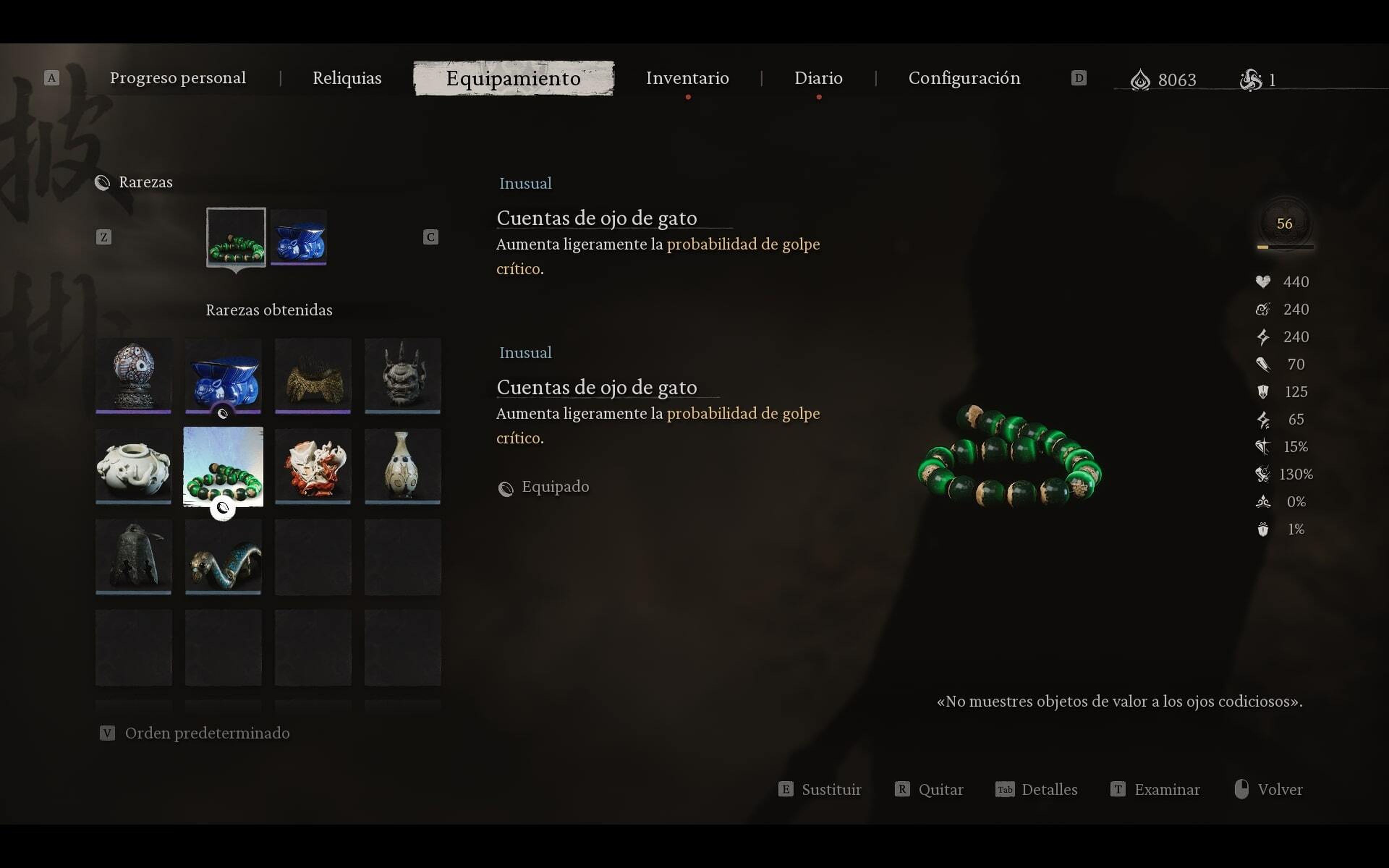Switch to the Configuración tab
Screen dimensions: 1389x868
pos(964,78)
